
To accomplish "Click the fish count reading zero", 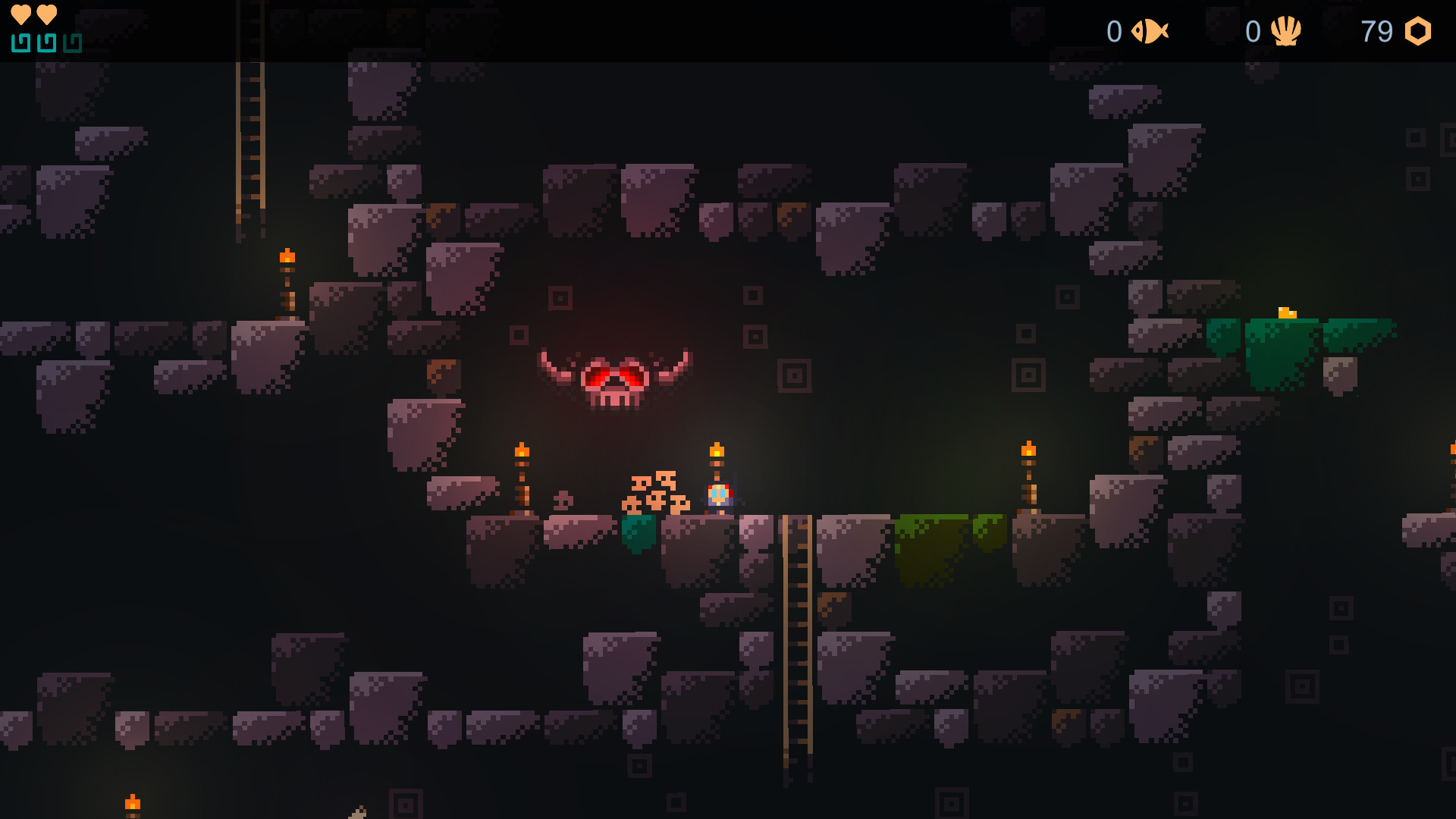I will tap(1113, 32).
